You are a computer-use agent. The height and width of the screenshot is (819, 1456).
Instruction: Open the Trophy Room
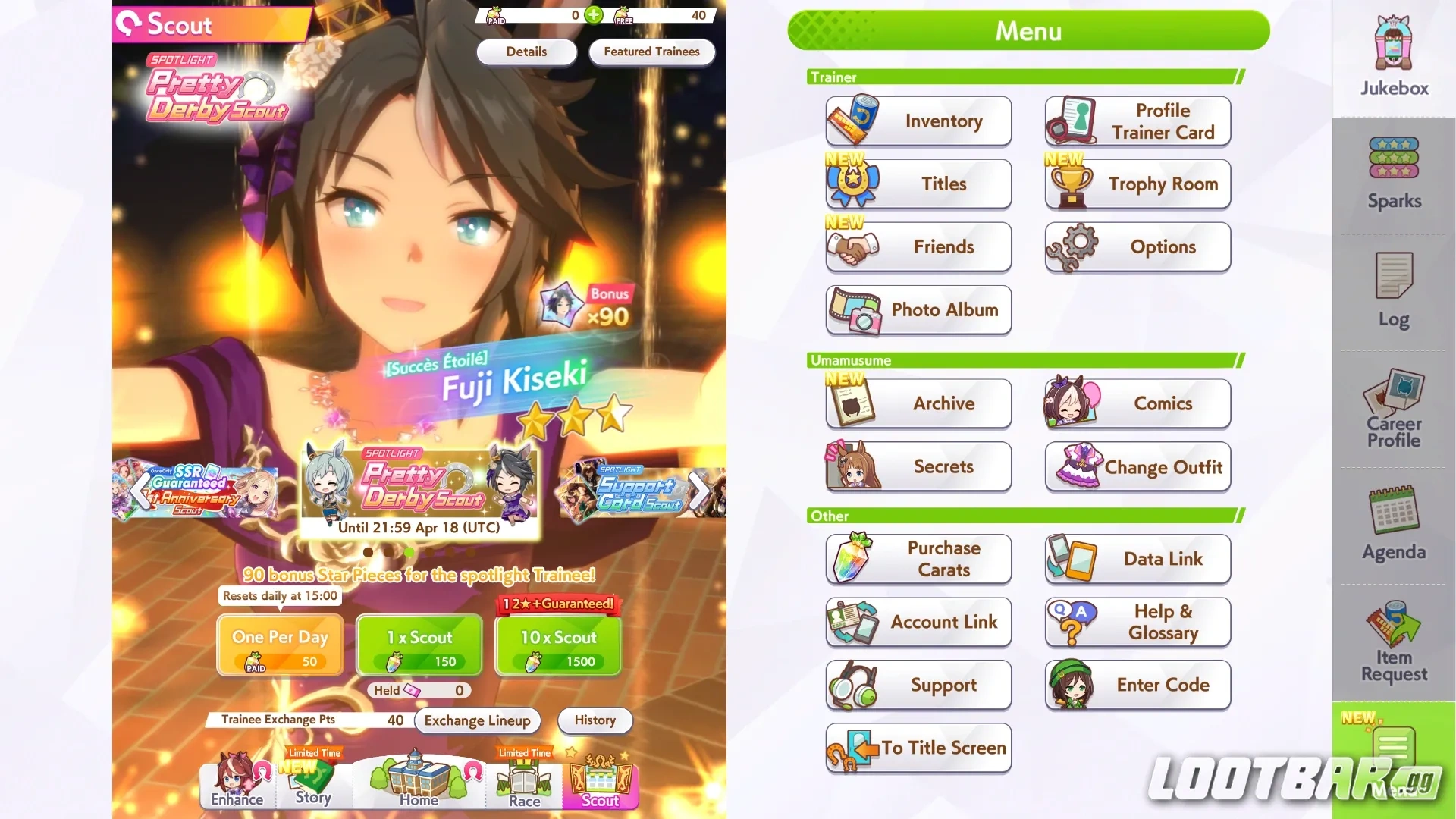click(x=1137, y=184)
